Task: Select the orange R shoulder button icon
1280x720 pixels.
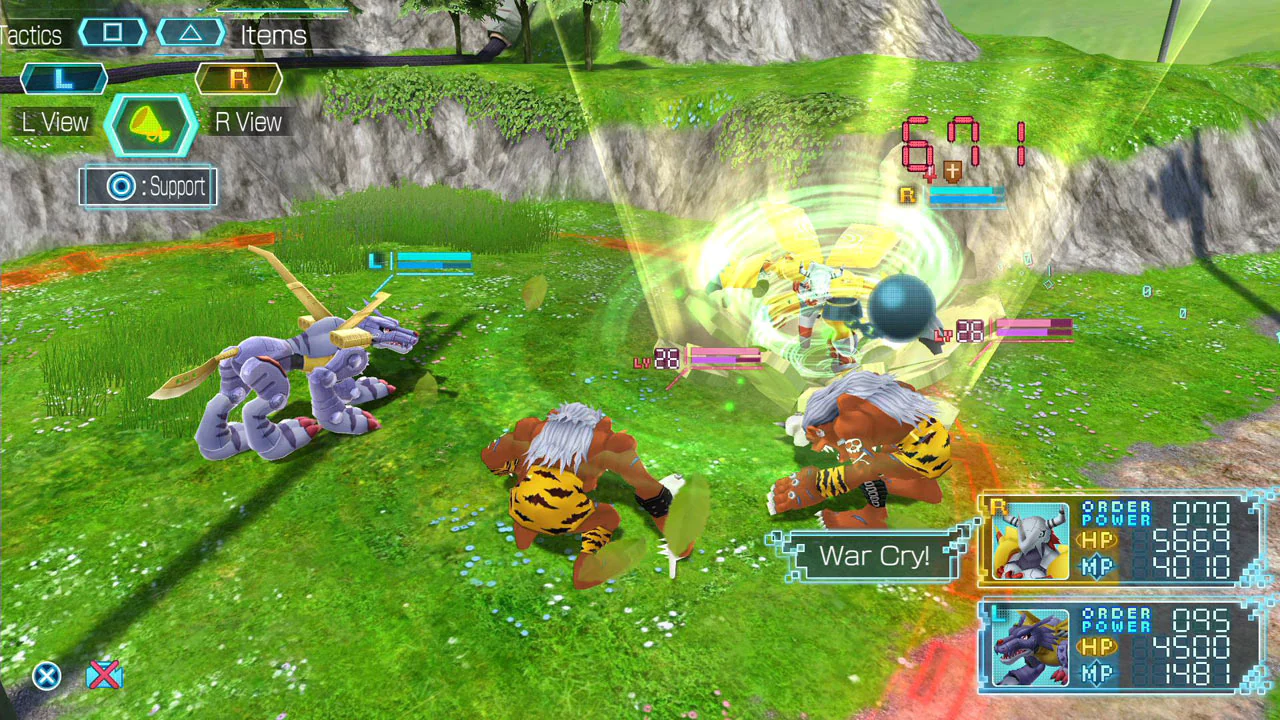Action: 238,79
